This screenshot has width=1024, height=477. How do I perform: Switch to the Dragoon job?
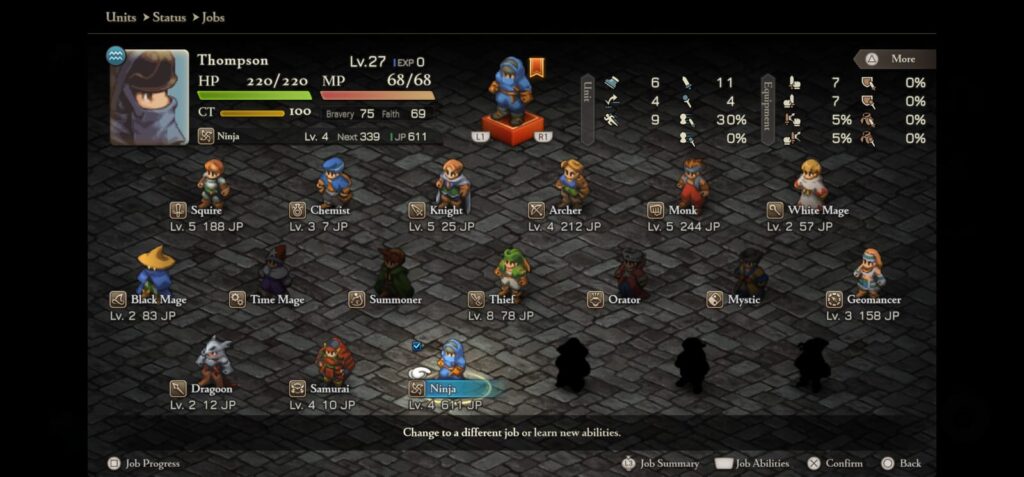(x=213, y=362)
